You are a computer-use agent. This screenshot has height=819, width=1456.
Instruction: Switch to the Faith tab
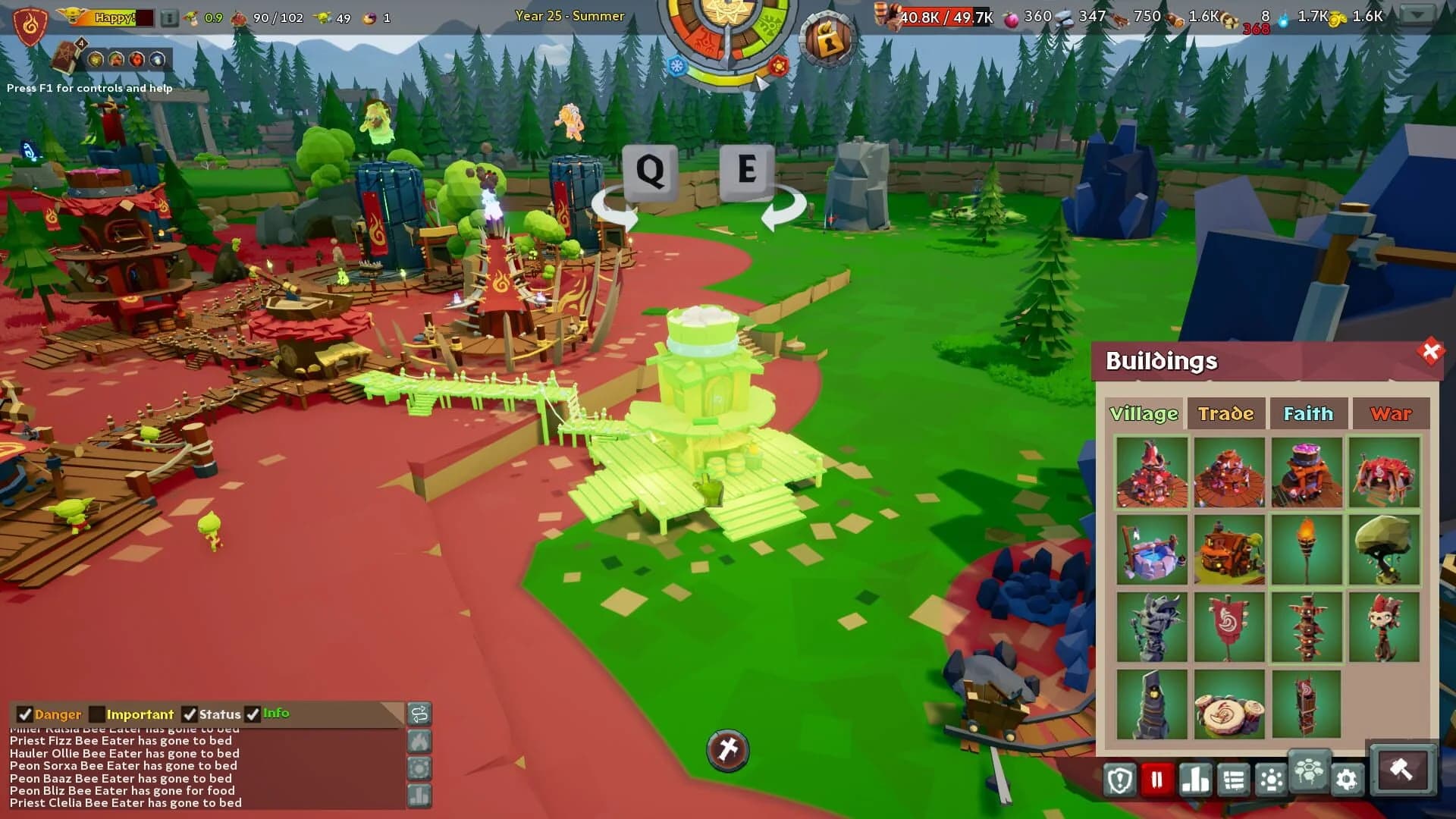[1309, 414]
